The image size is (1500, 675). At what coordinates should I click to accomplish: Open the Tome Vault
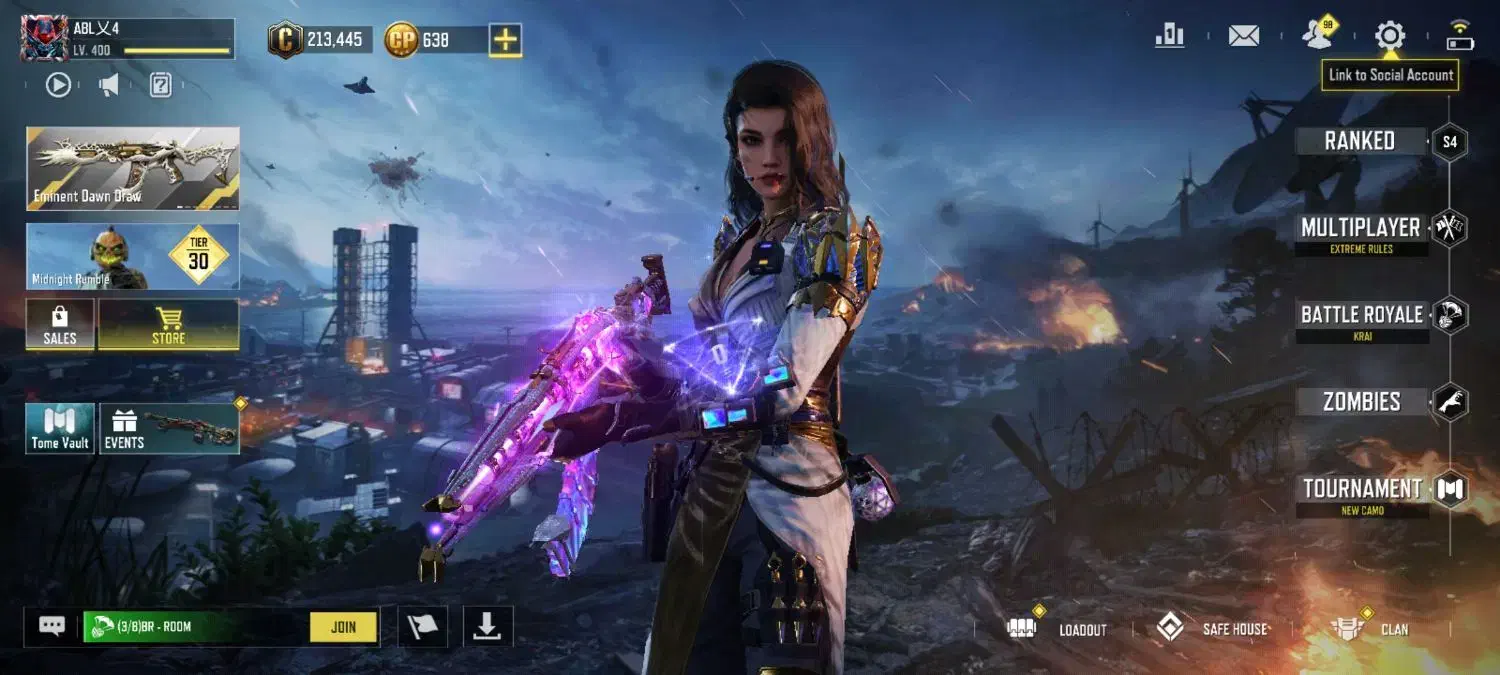60,429
